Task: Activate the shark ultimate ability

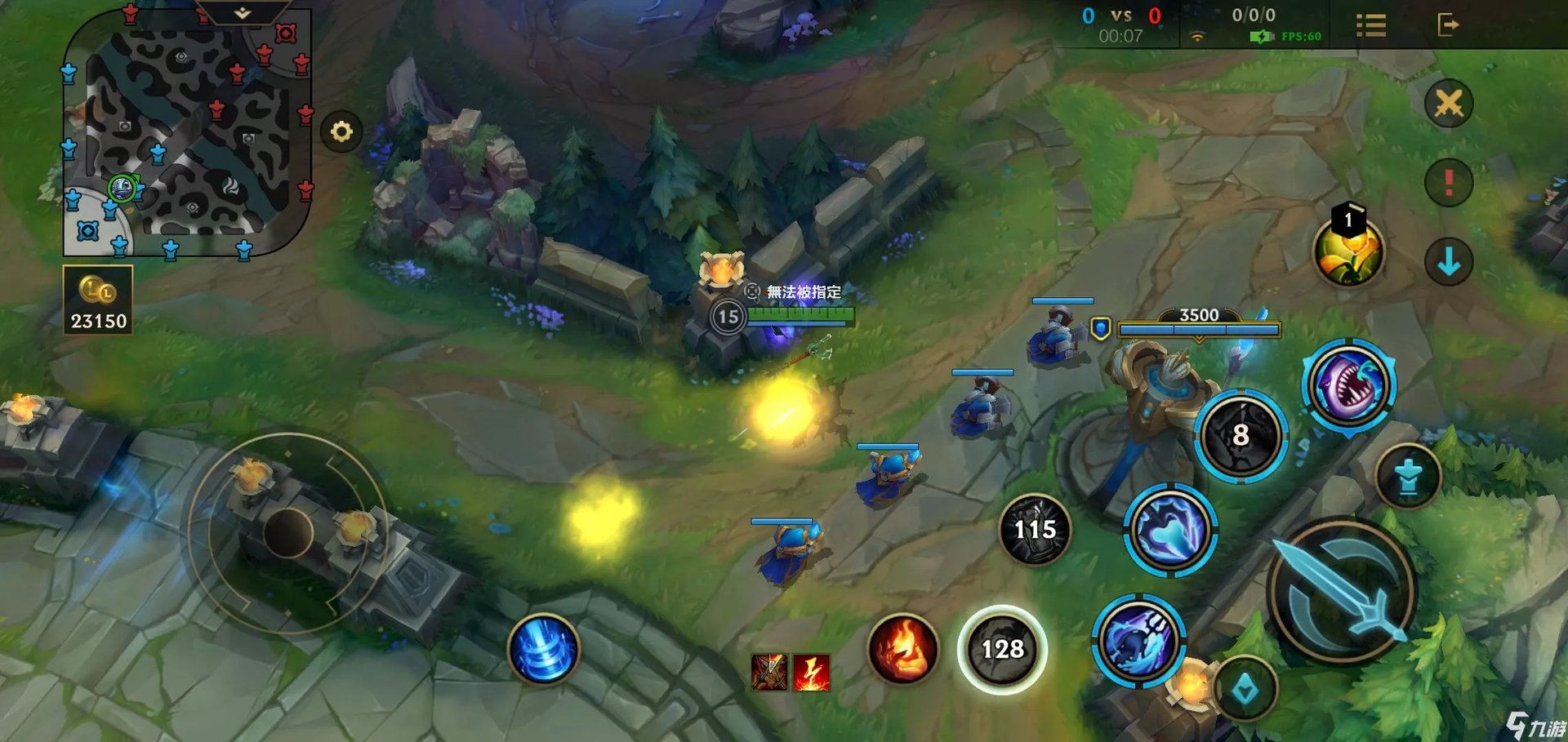Action: [1349, 384]
